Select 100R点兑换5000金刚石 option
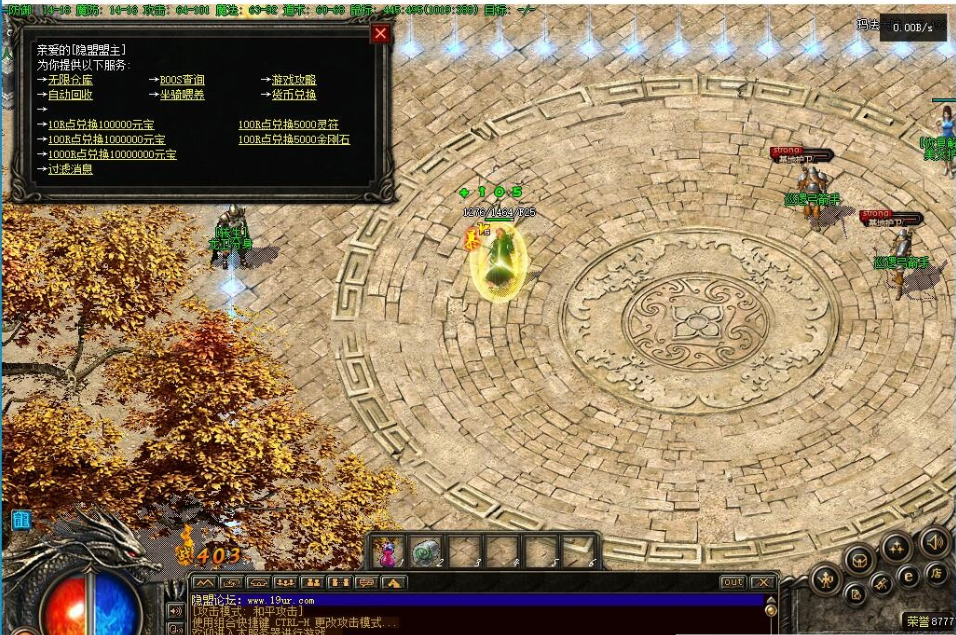Image resolution: width=956 pixels, height=635 pixels. pyautogui.click(x=294, y=140)
